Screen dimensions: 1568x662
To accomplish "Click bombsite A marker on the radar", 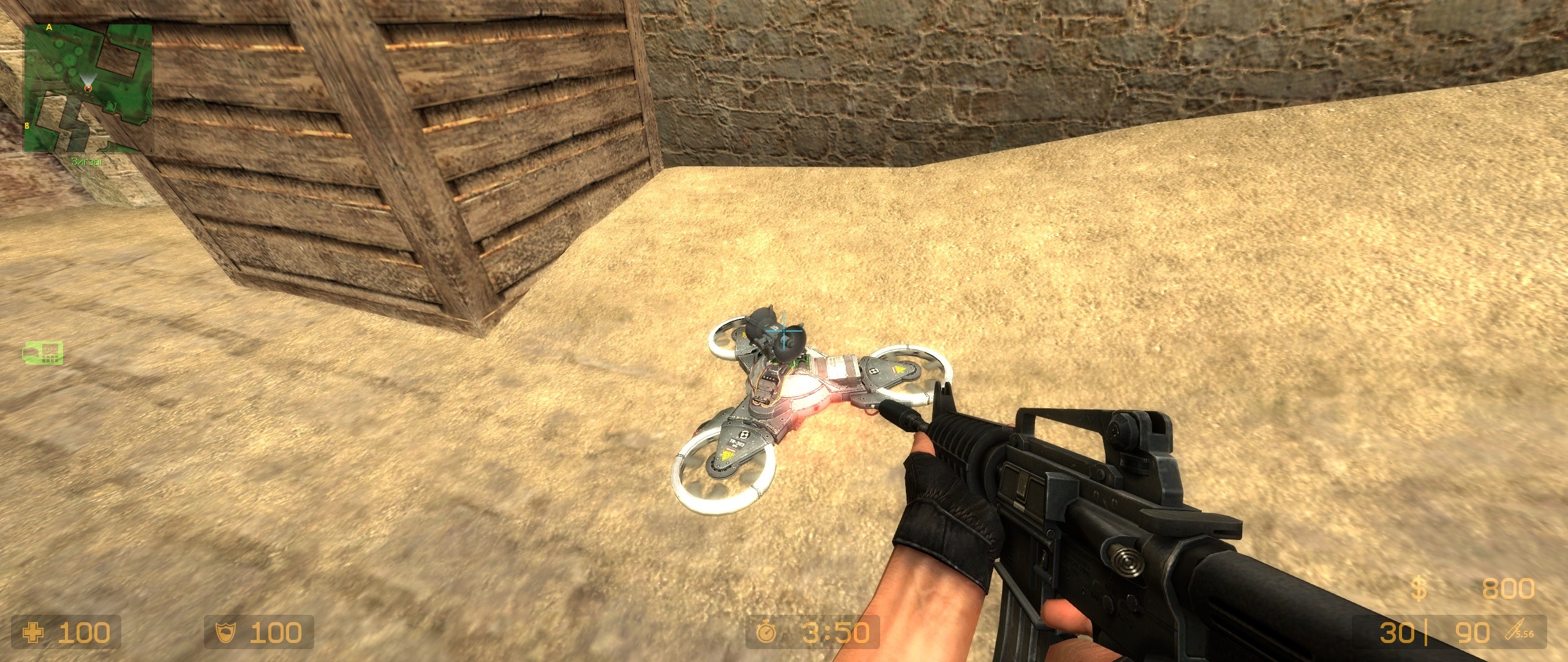I will click(x=49, y=26).
